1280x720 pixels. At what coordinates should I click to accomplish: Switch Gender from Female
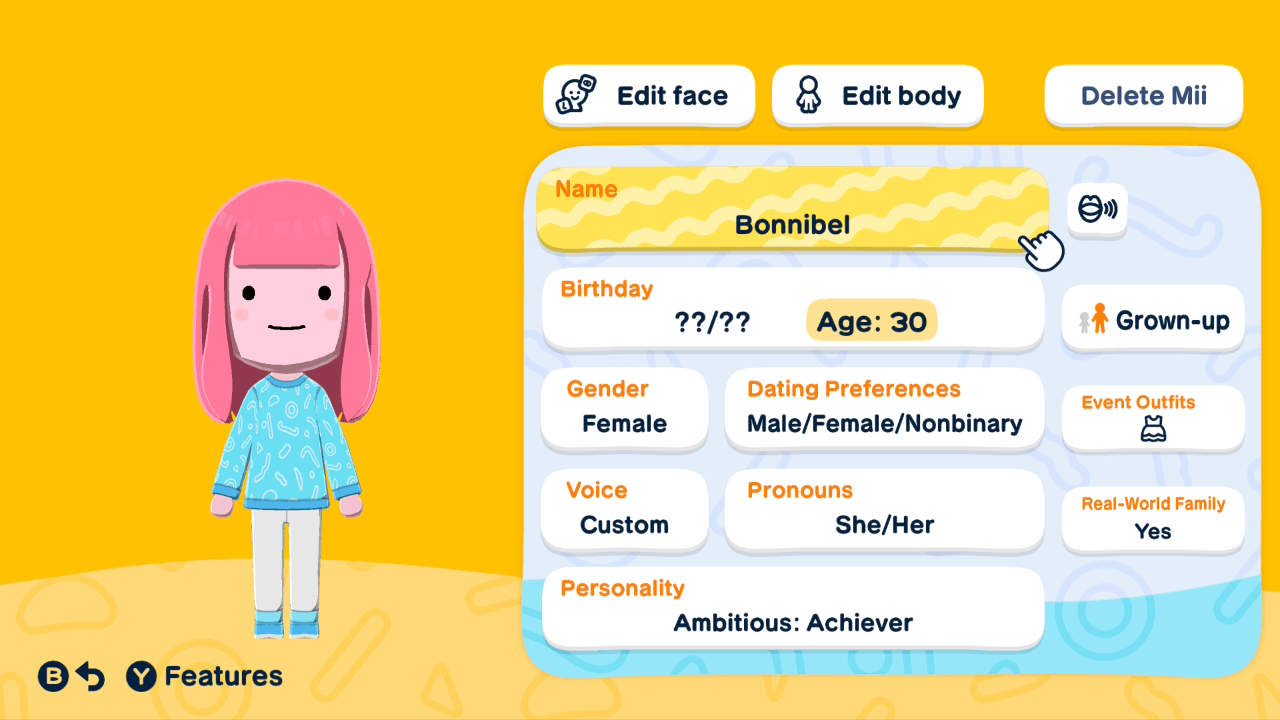[624, 409]
